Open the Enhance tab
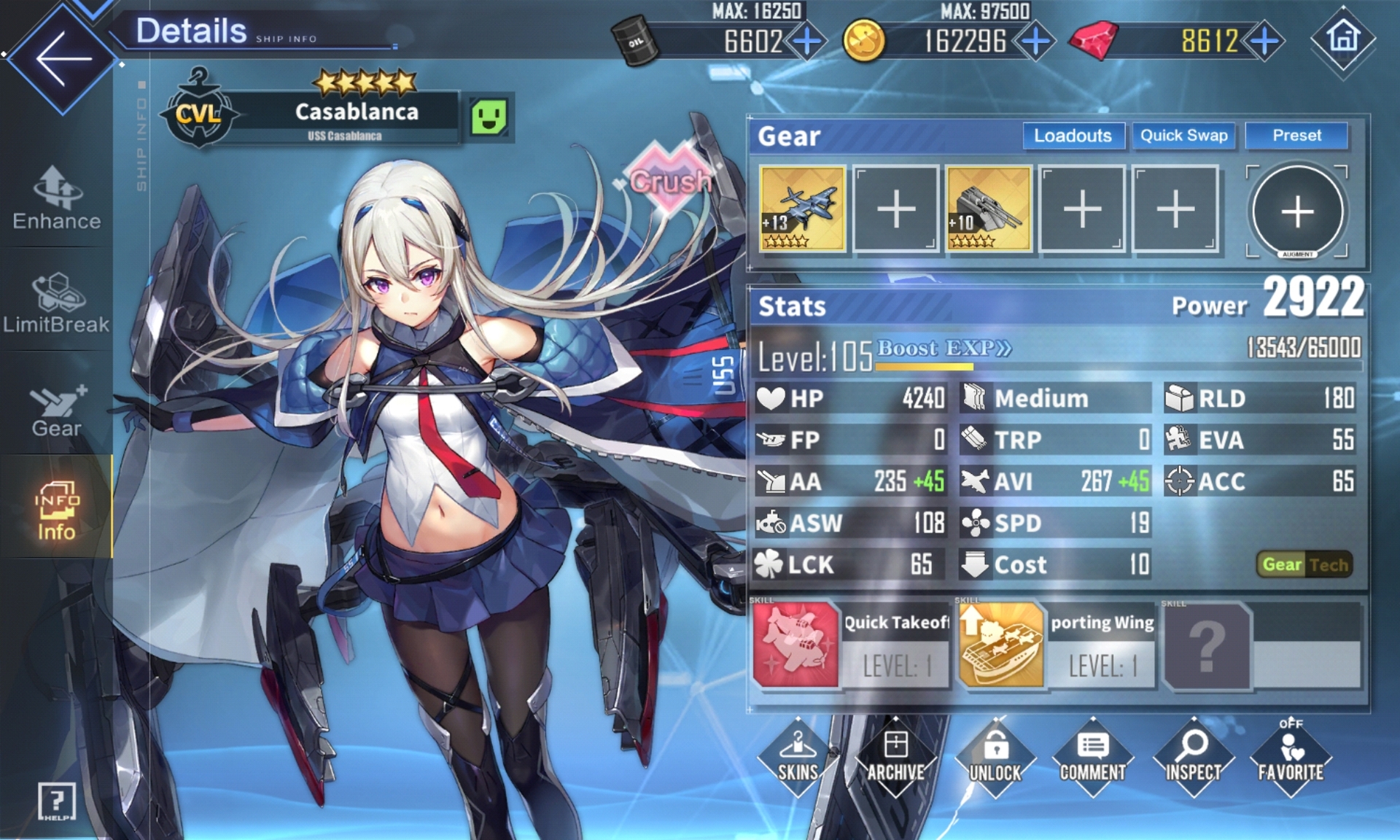This screenshot has width=1400, height=840. click(56, 198)
